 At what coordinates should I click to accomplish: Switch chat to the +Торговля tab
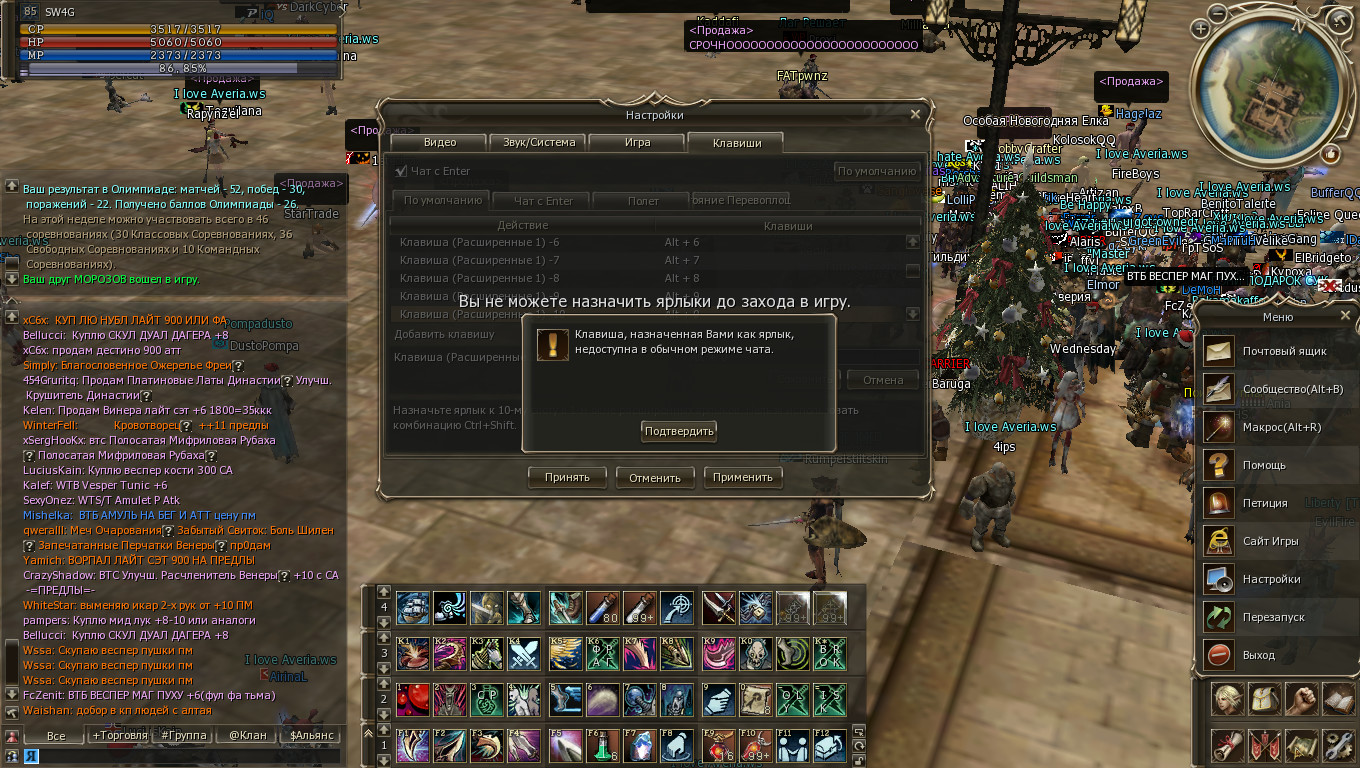pos(120,735)
